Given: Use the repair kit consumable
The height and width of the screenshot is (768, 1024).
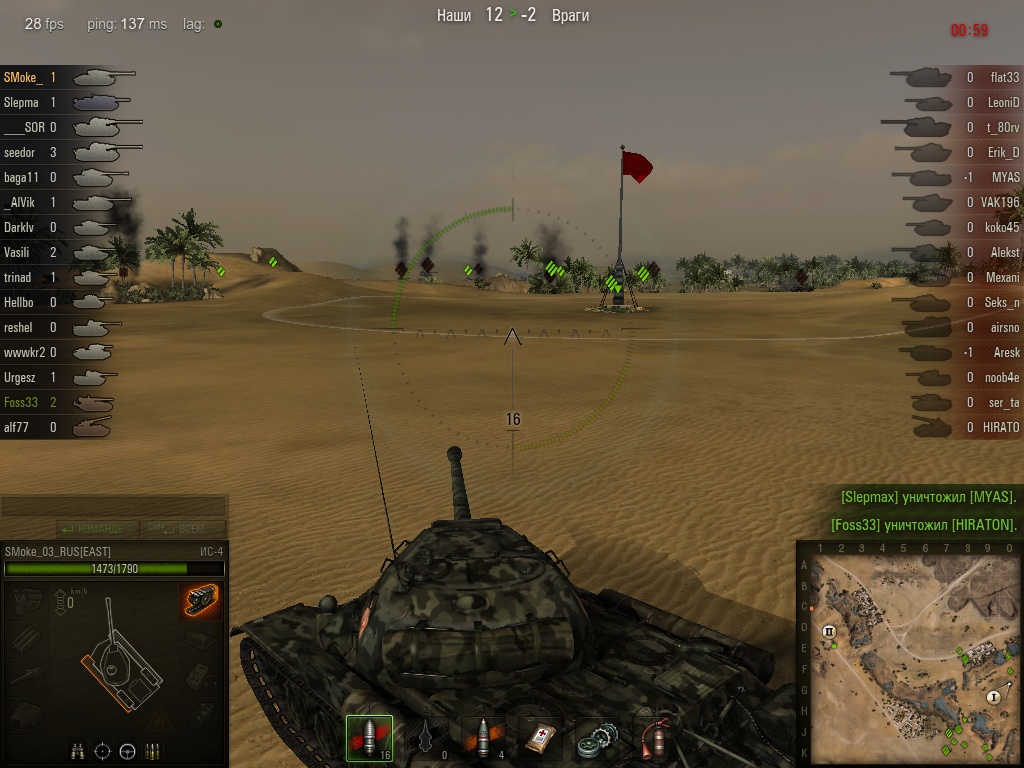Looking at the screenshot, I should click(x=597, y=738).
